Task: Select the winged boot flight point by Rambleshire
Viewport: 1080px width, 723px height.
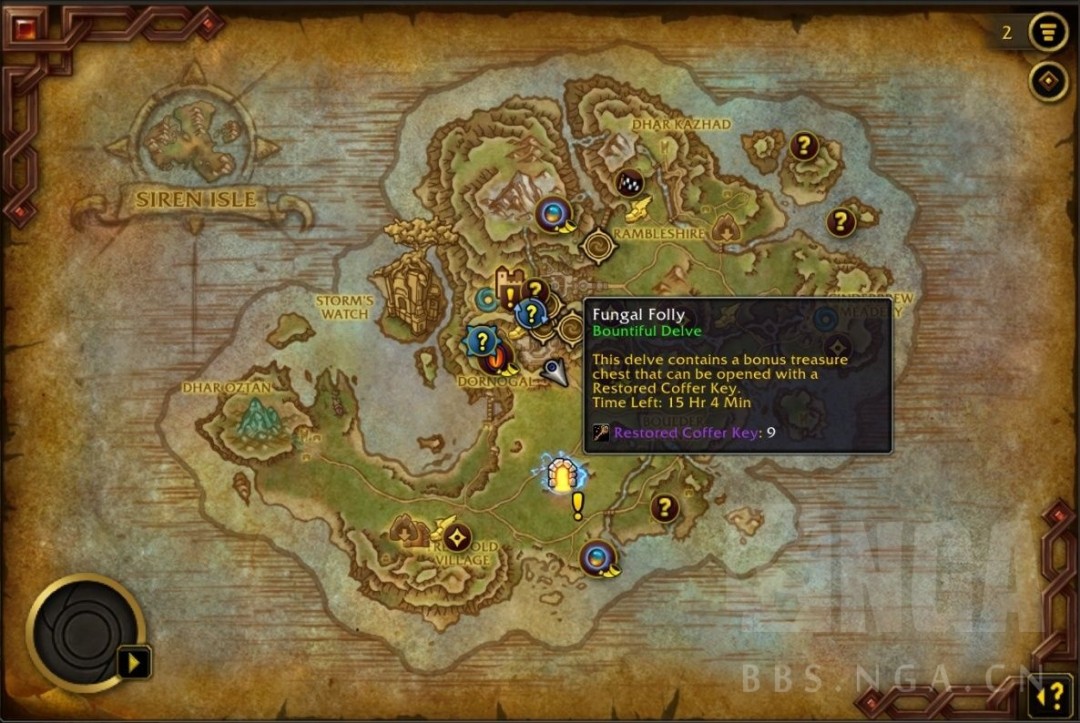Action: click(x=638, y=208)
